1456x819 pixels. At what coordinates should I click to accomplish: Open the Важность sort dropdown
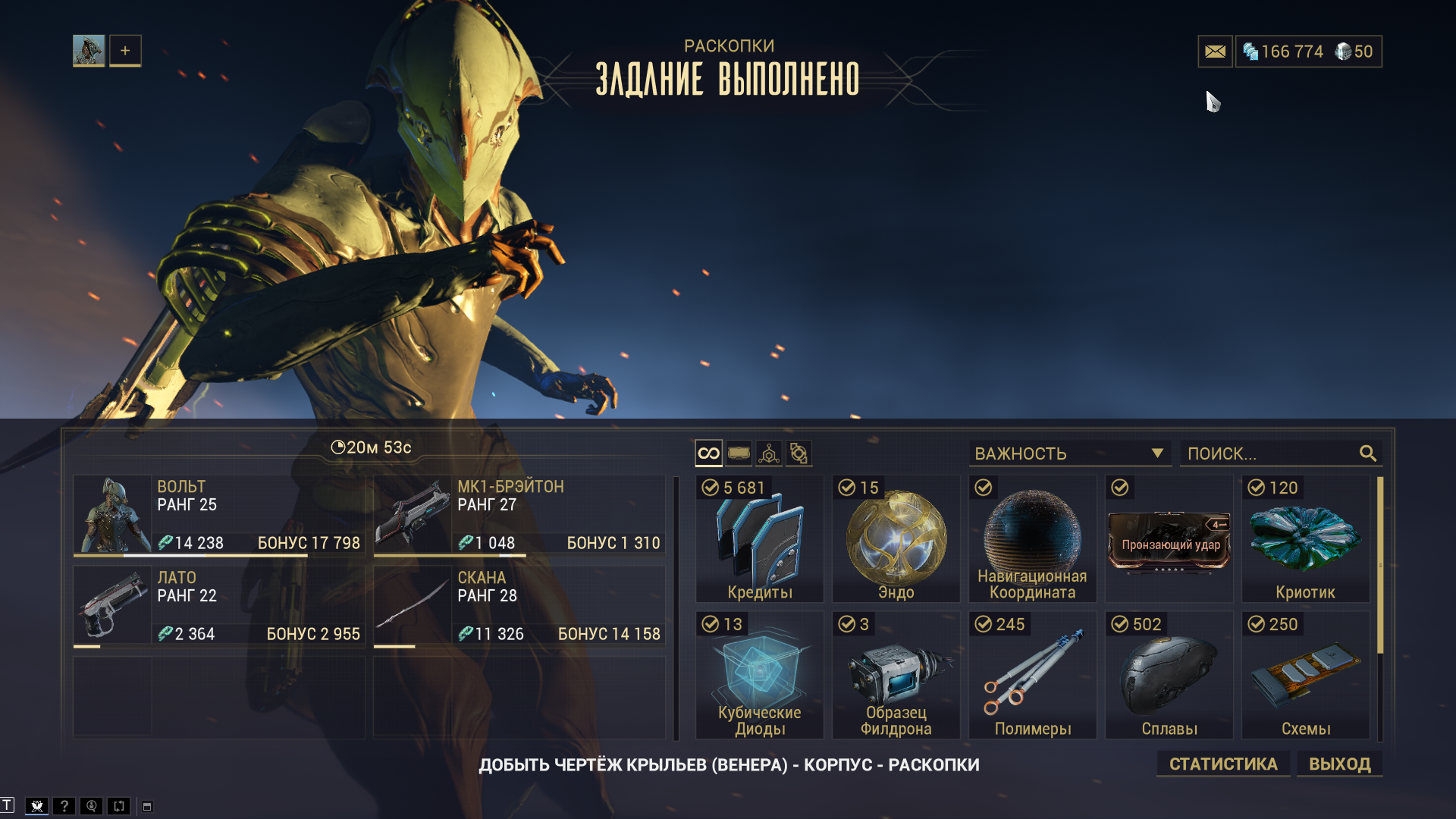[x=1069, y=453]
